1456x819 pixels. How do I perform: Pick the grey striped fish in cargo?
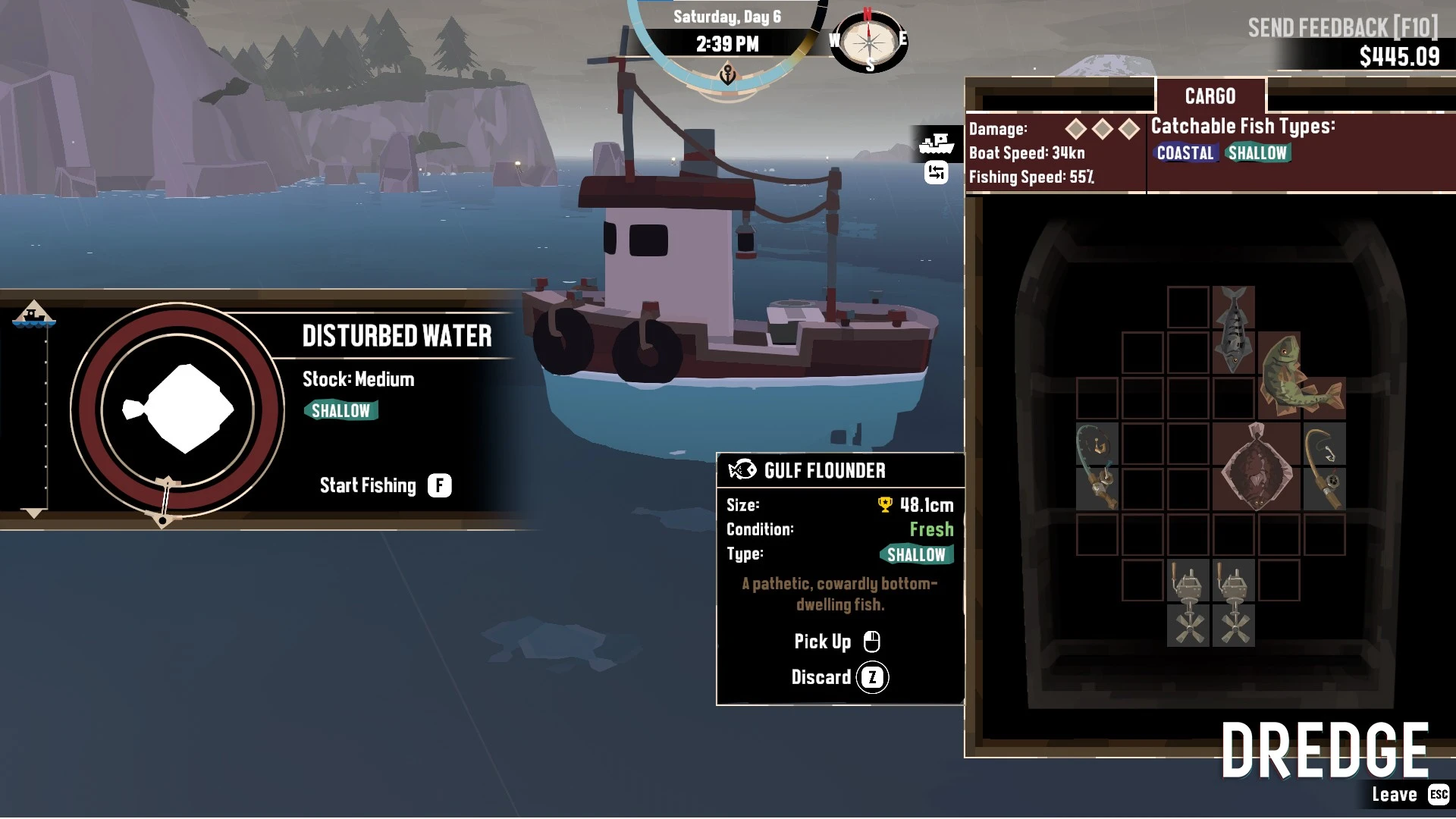[1233, 329]
